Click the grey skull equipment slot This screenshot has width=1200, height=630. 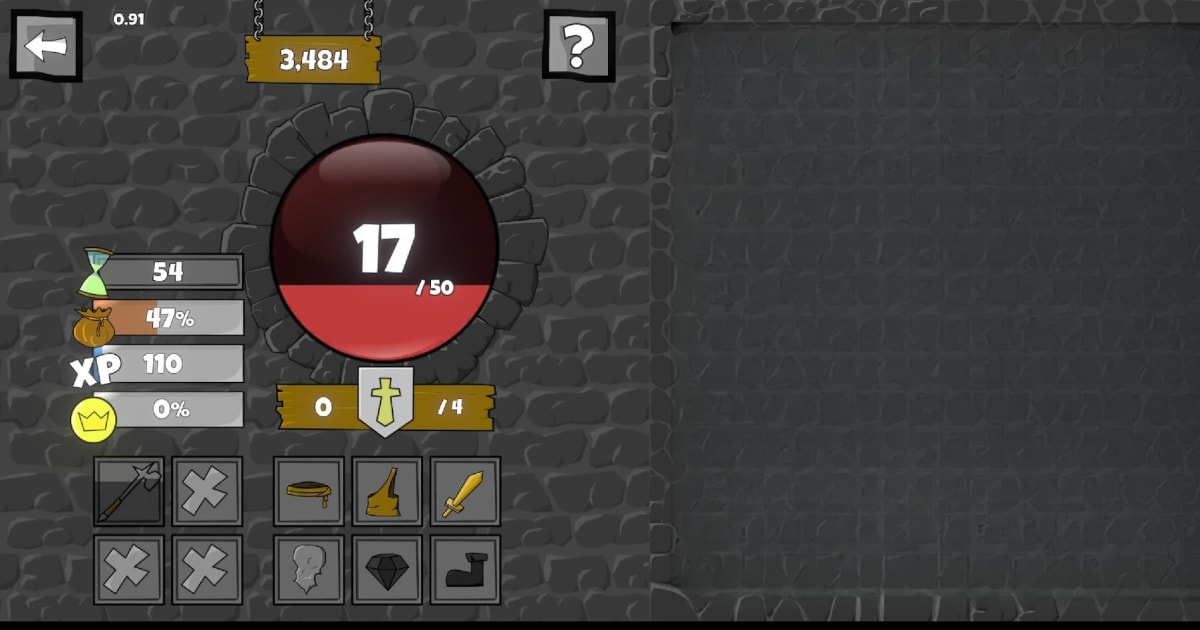tap(309, 569)
